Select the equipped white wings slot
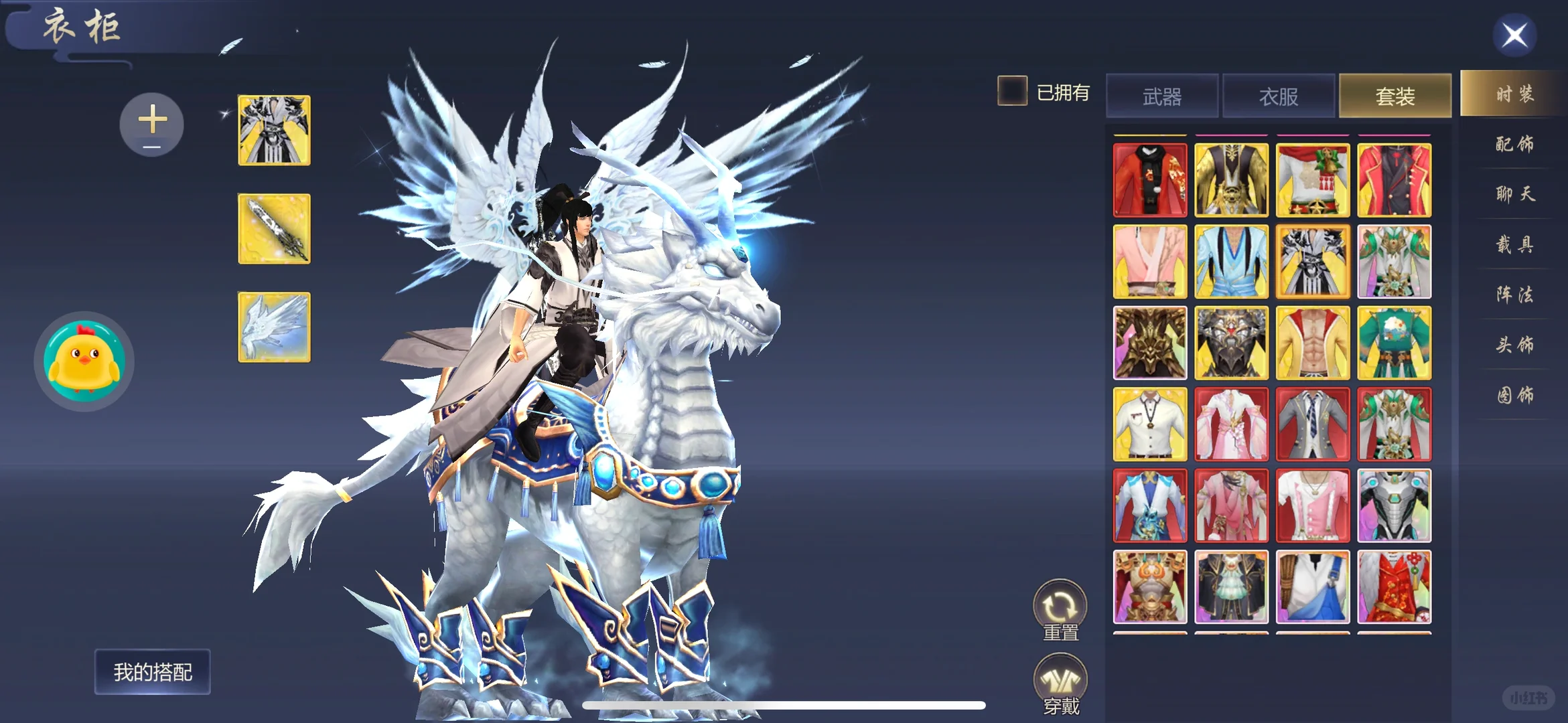The image size is (1568, 723). [x=275, y=327]
